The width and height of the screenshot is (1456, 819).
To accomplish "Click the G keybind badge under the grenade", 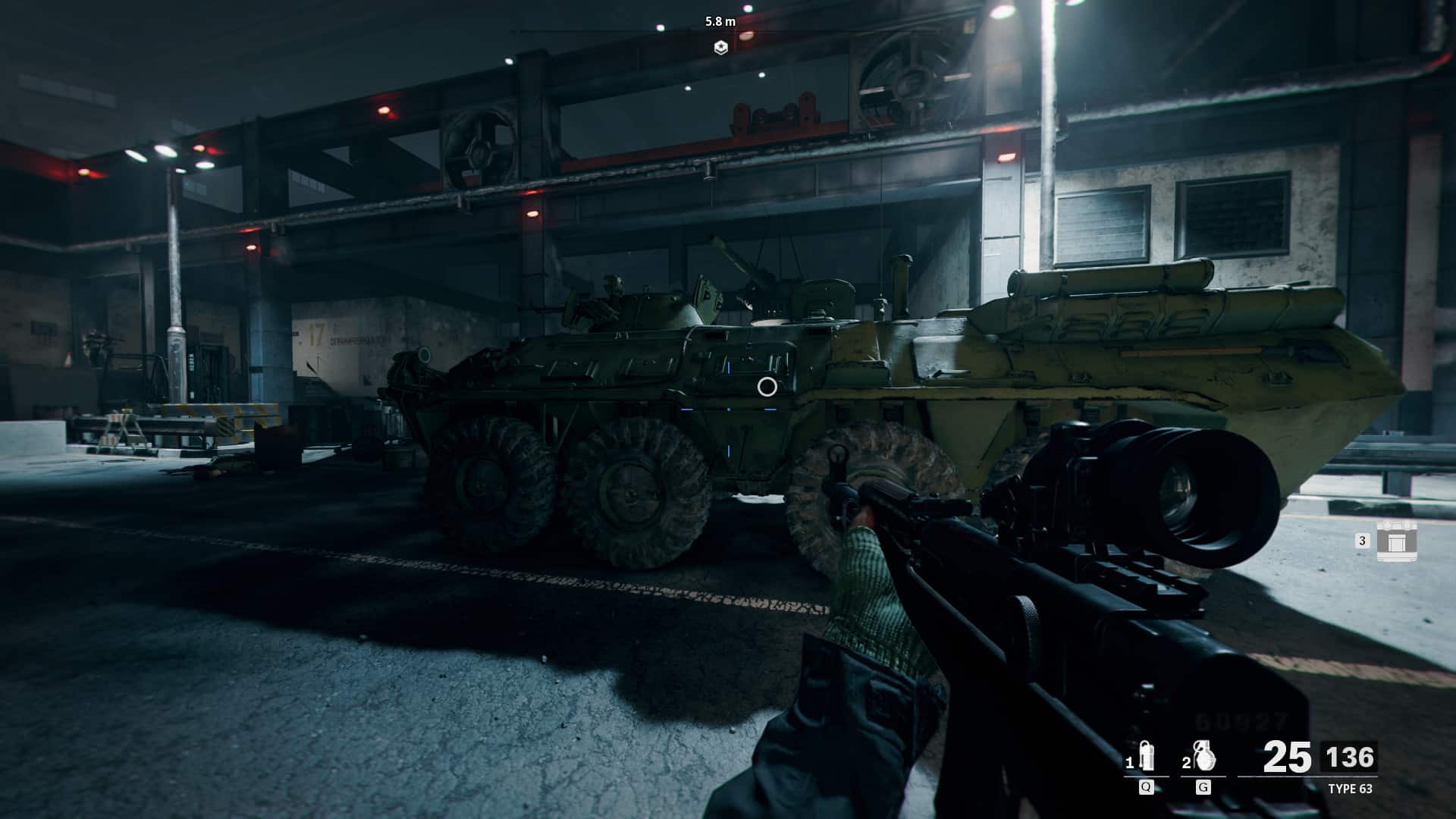I will point(1203,787).
